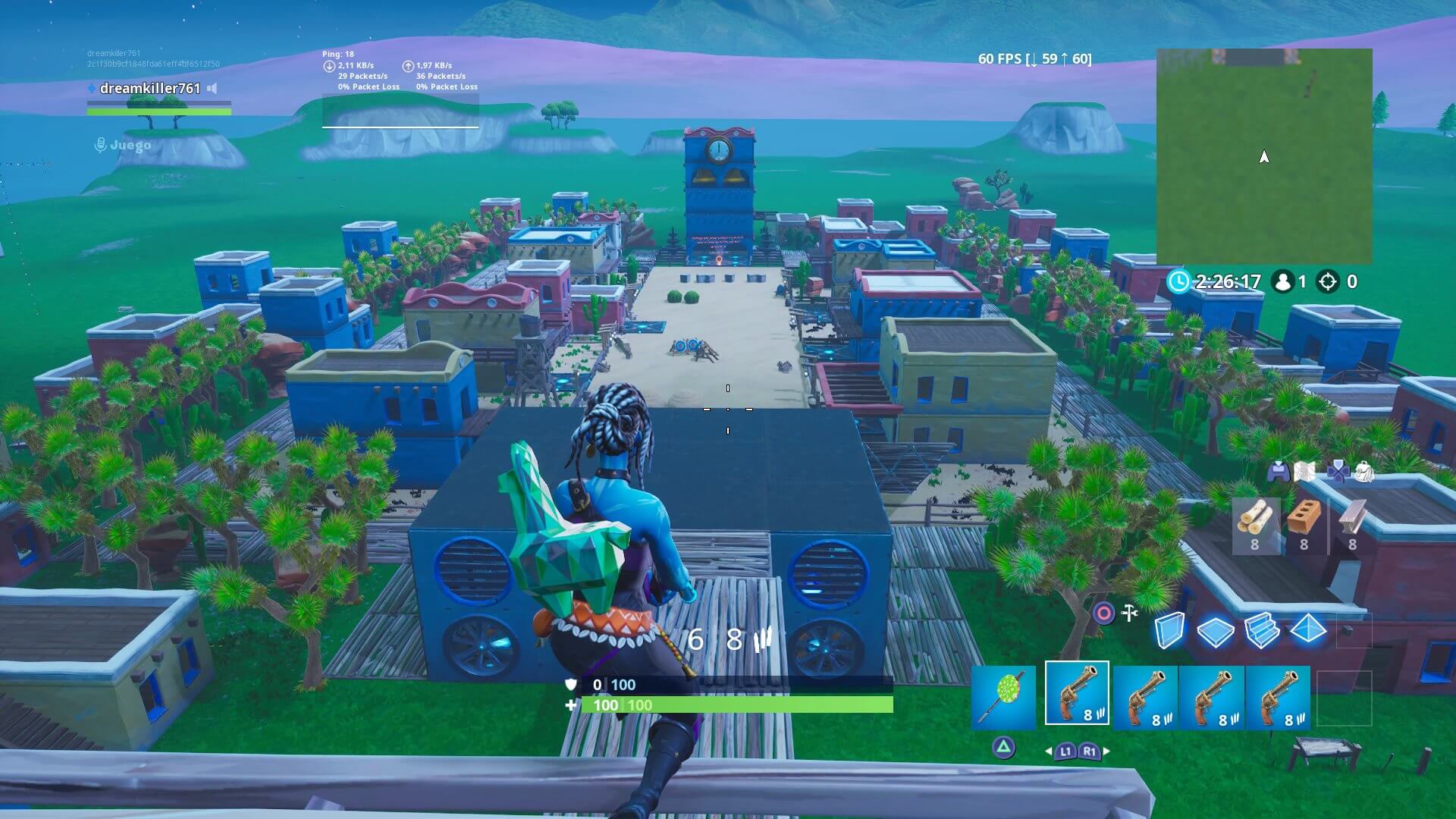1456x819 pixels.
Task: Mute the voice chat Juego channel
Action: click(101, 143)
